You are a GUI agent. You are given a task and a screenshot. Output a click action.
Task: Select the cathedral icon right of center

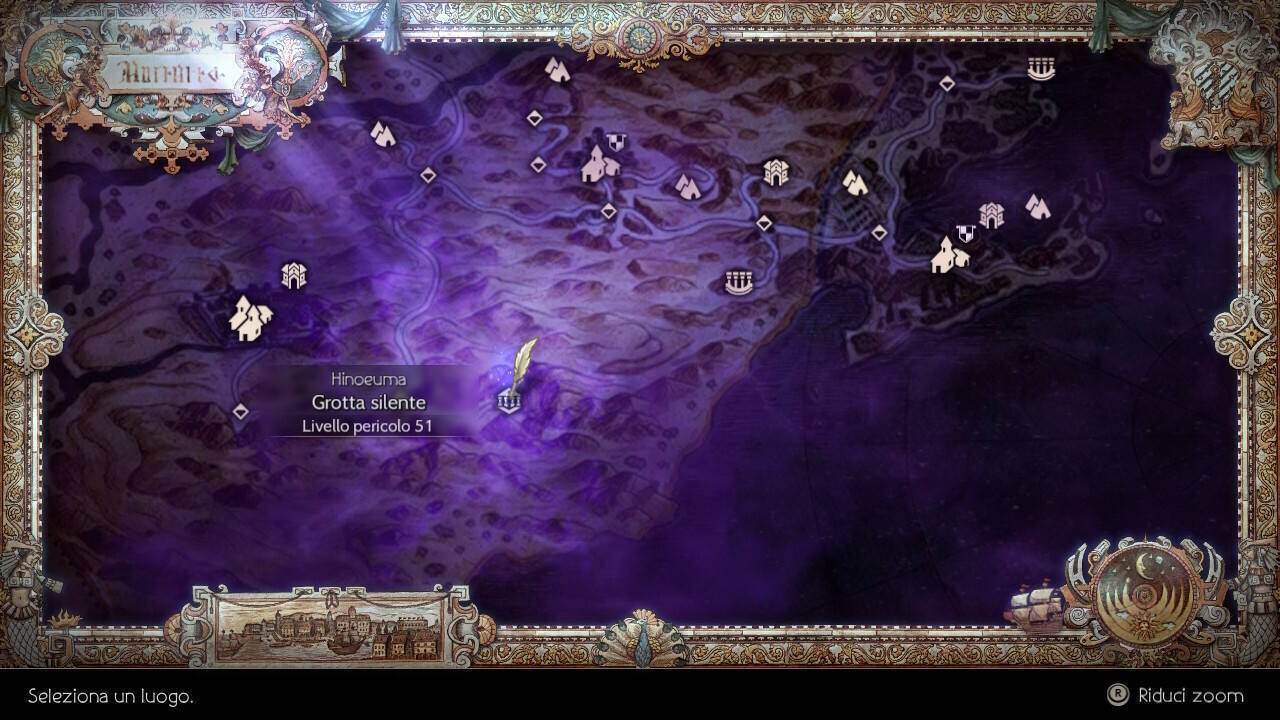[775, 170]
